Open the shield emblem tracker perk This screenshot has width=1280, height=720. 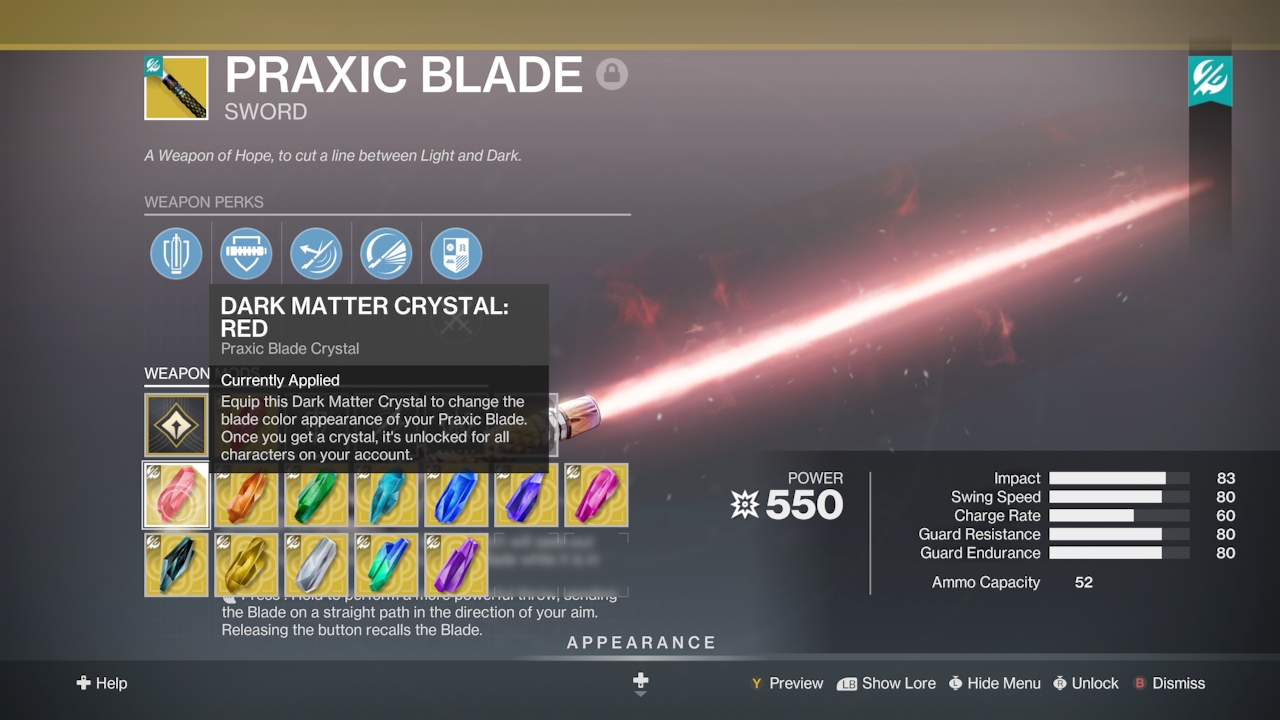456,253
